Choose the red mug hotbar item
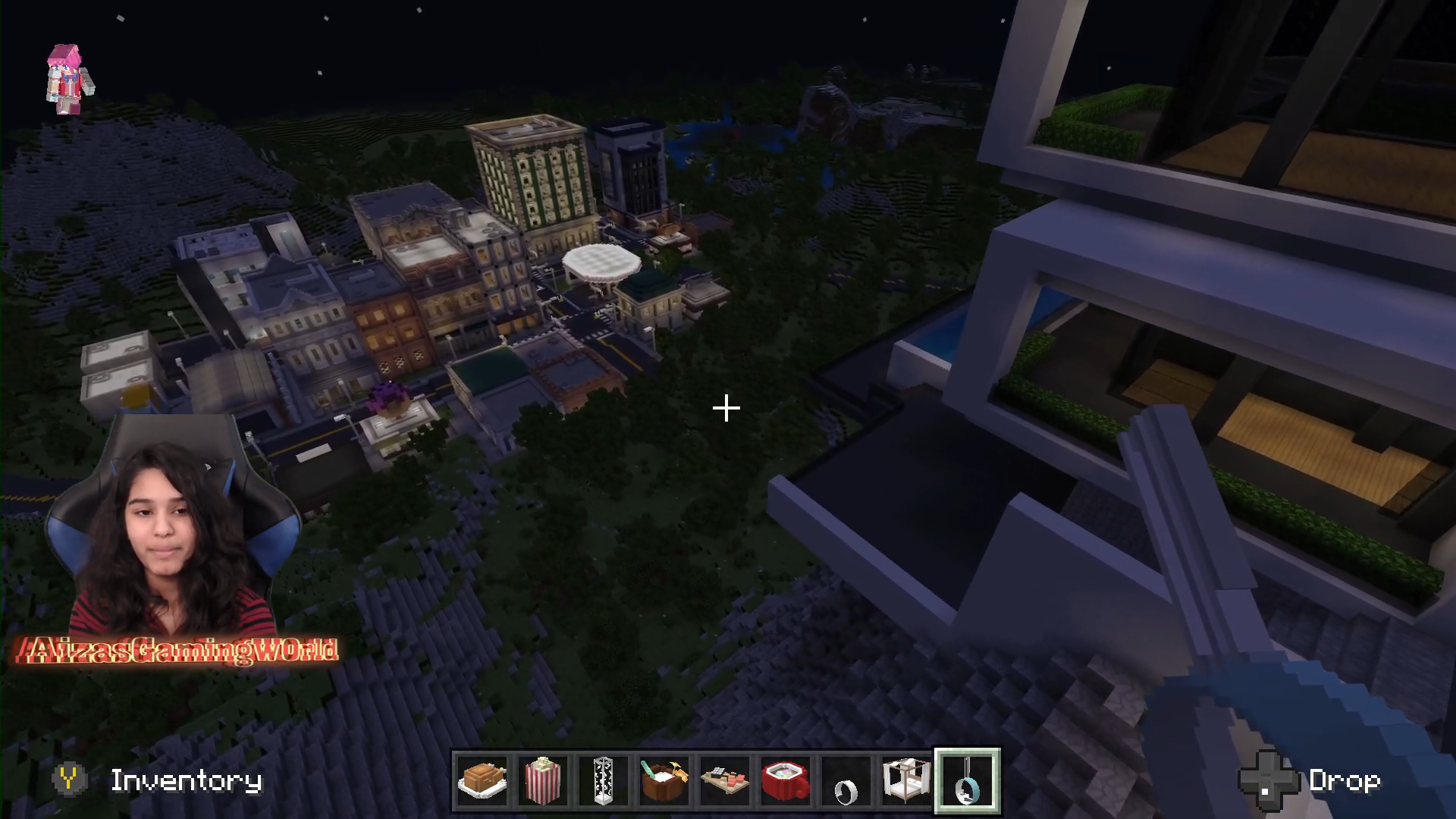This screenshot has height=819, width=1456. pyautogui.click(x=786, y=781)
